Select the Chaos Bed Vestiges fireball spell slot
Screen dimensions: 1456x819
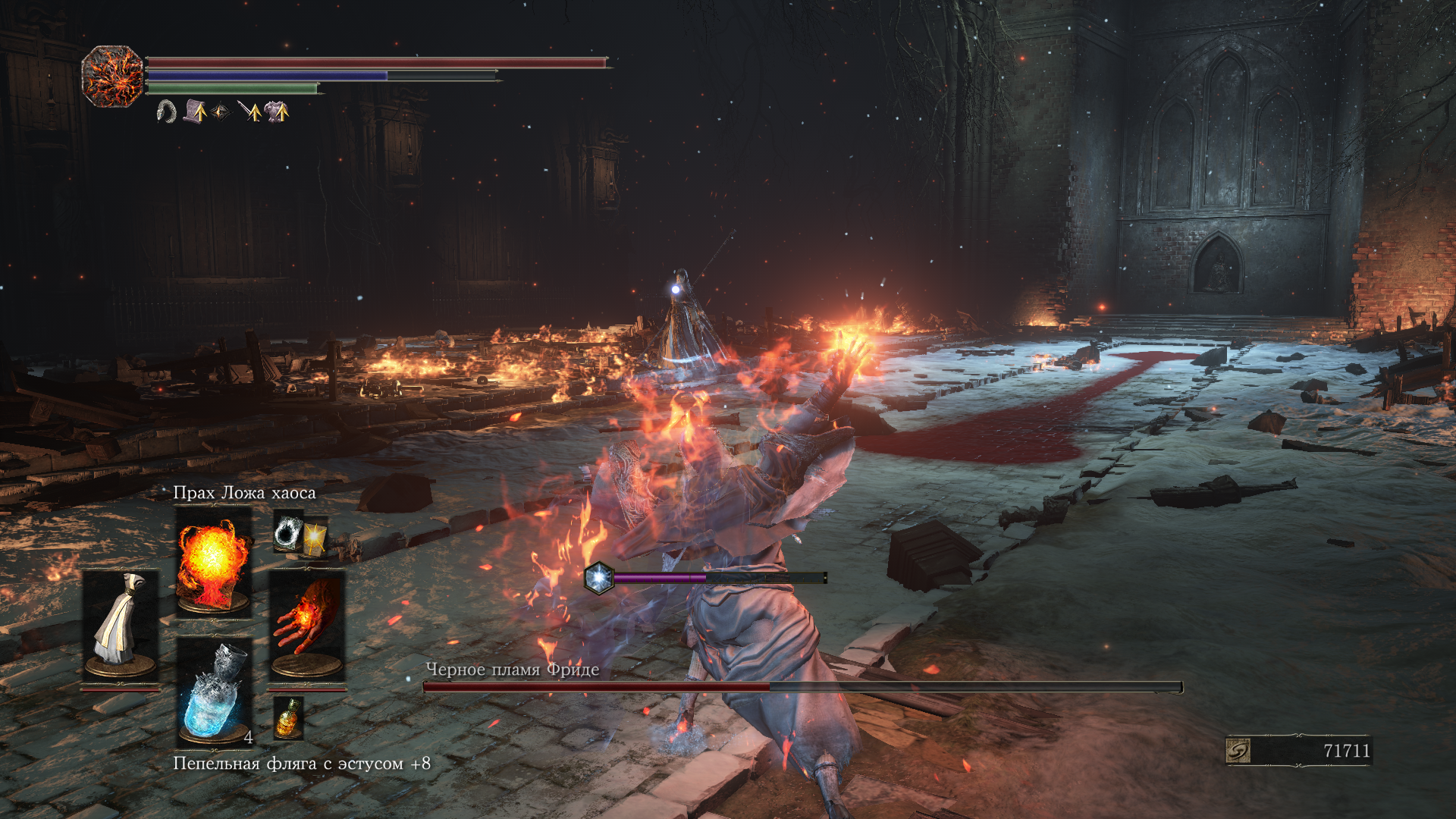(213, 561)
